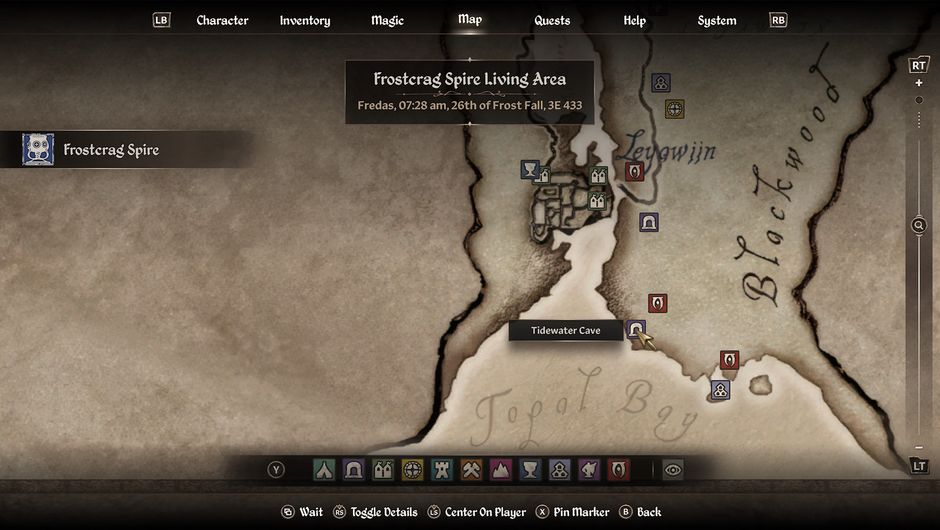
Task: Toggle the camp tent filter icon
Action: click(324, 469)
